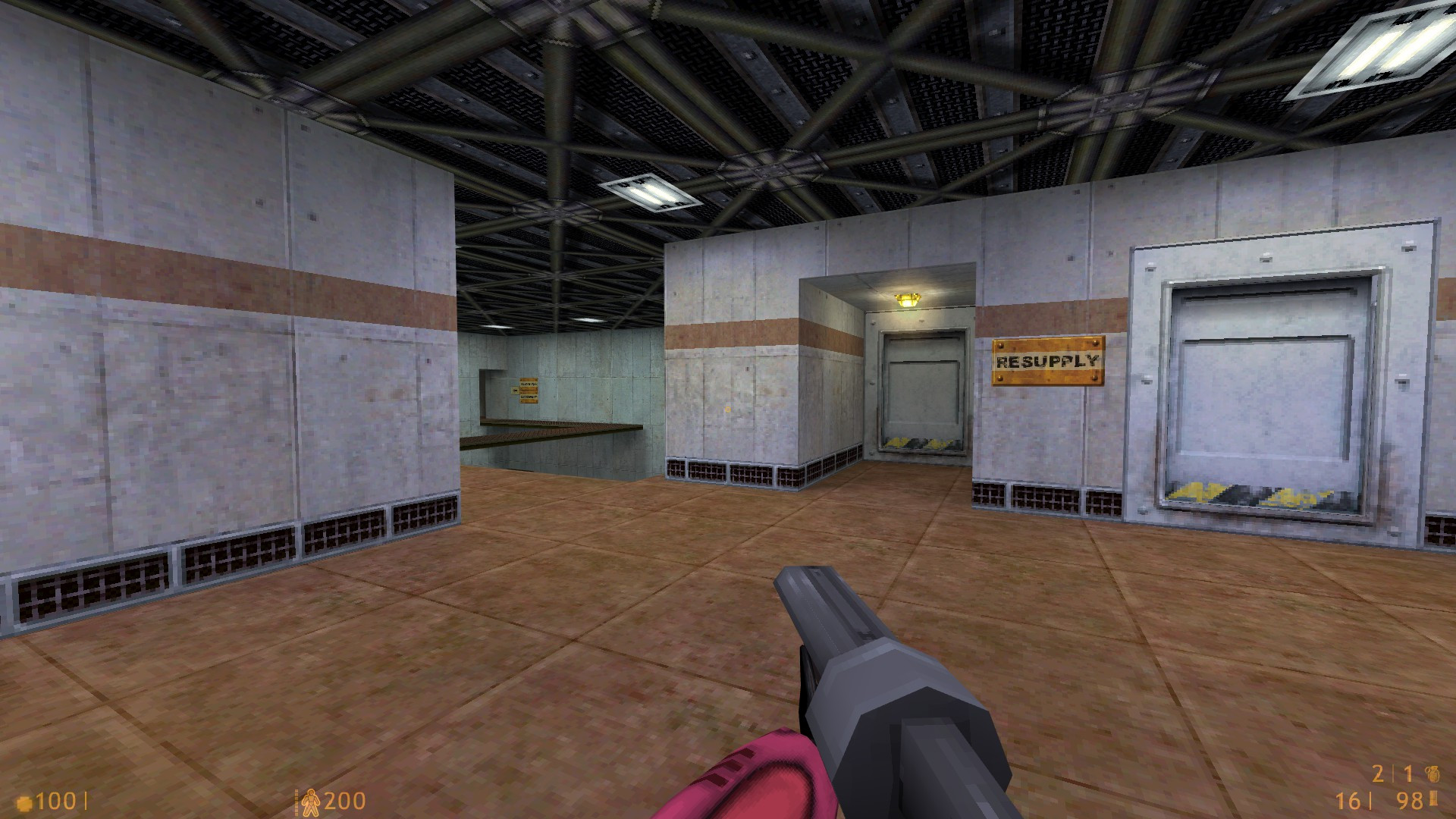Select the armor suit icon beside 200

point(312,800)
